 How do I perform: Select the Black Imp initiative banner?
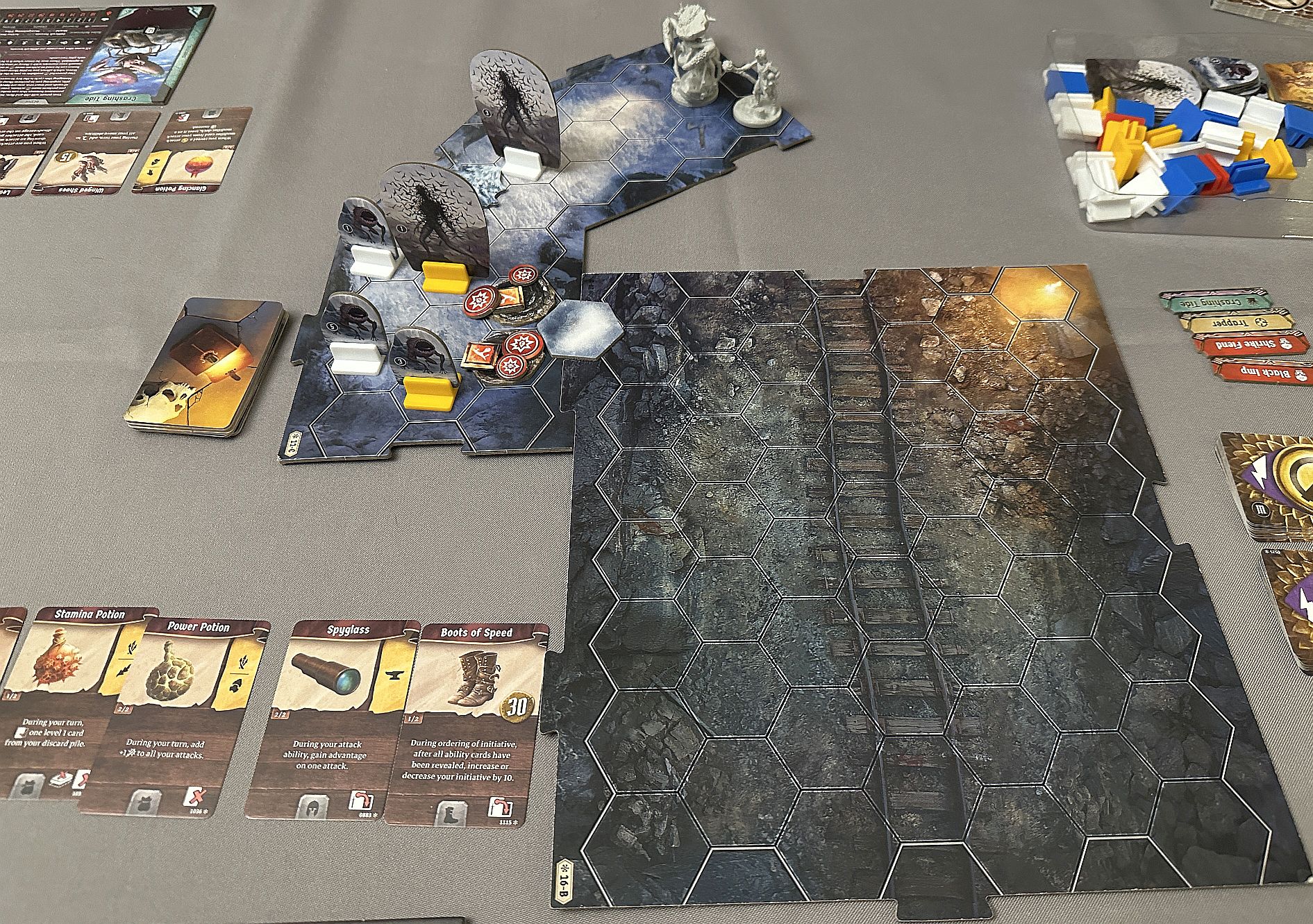click(x=1260, y=372)
